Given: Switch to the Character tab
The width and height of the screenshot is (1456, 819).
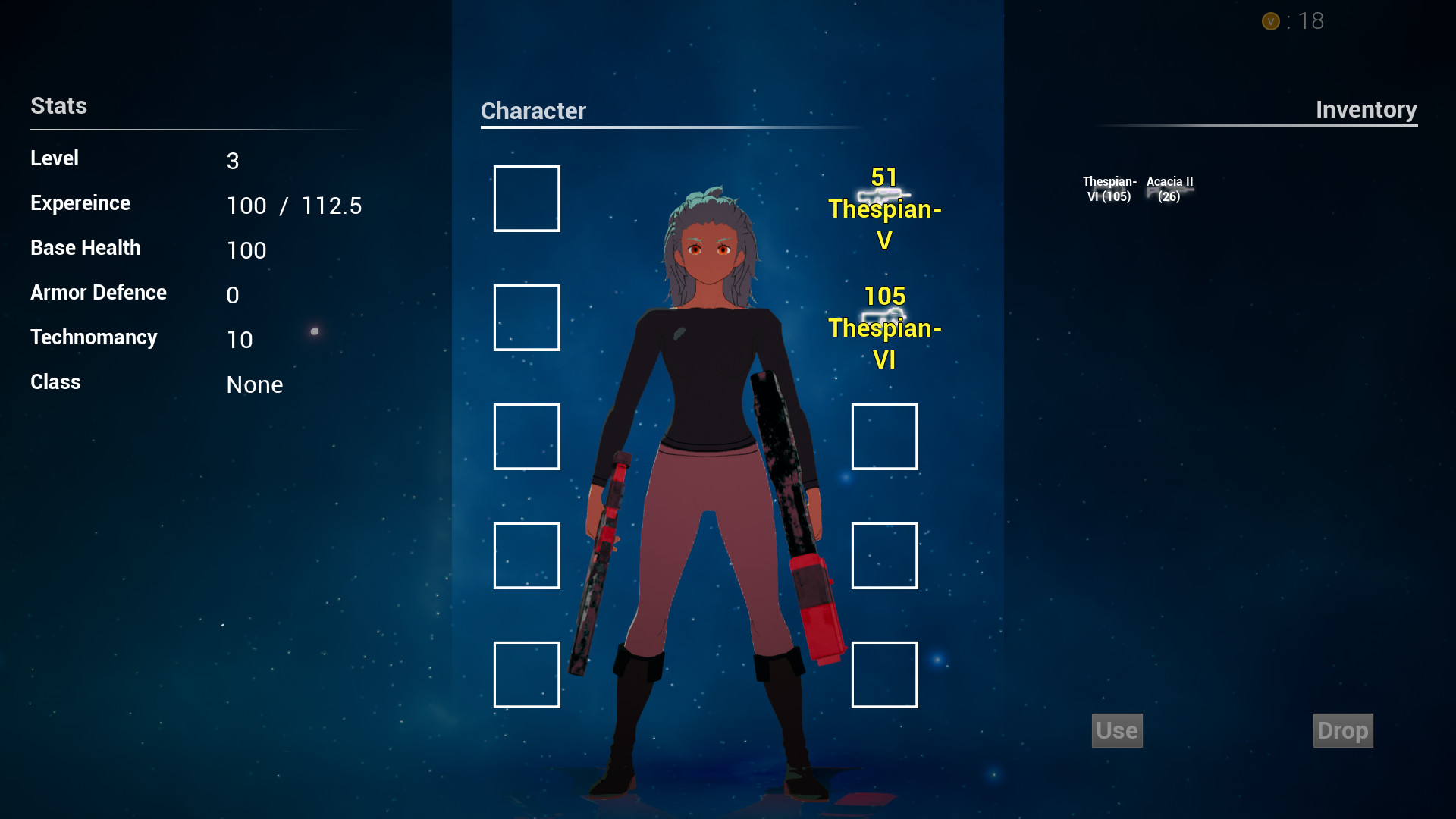Looking at the screenshot, I should coord(533,111).
